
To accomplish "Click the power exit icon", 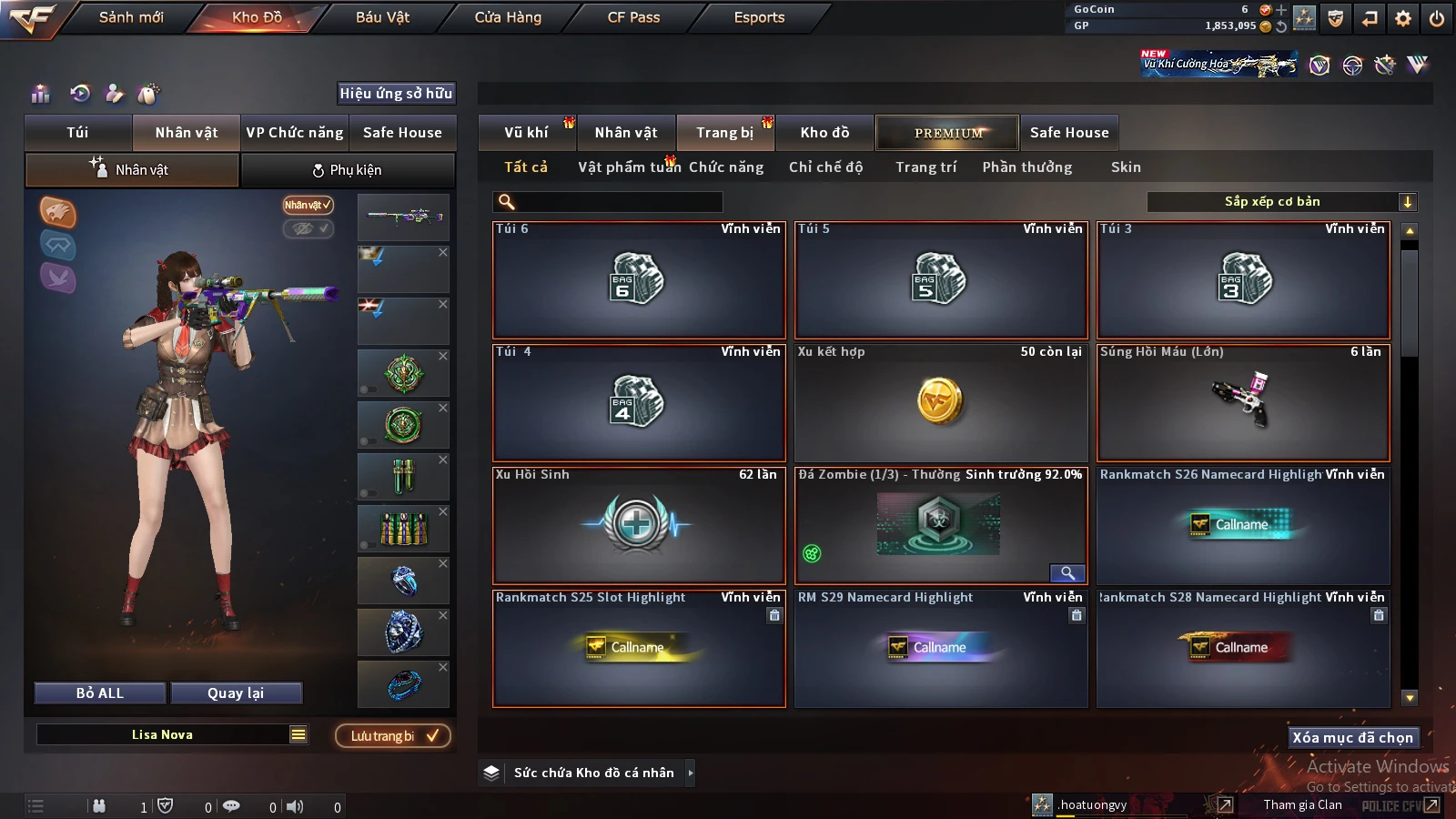I will point(1437,18).
